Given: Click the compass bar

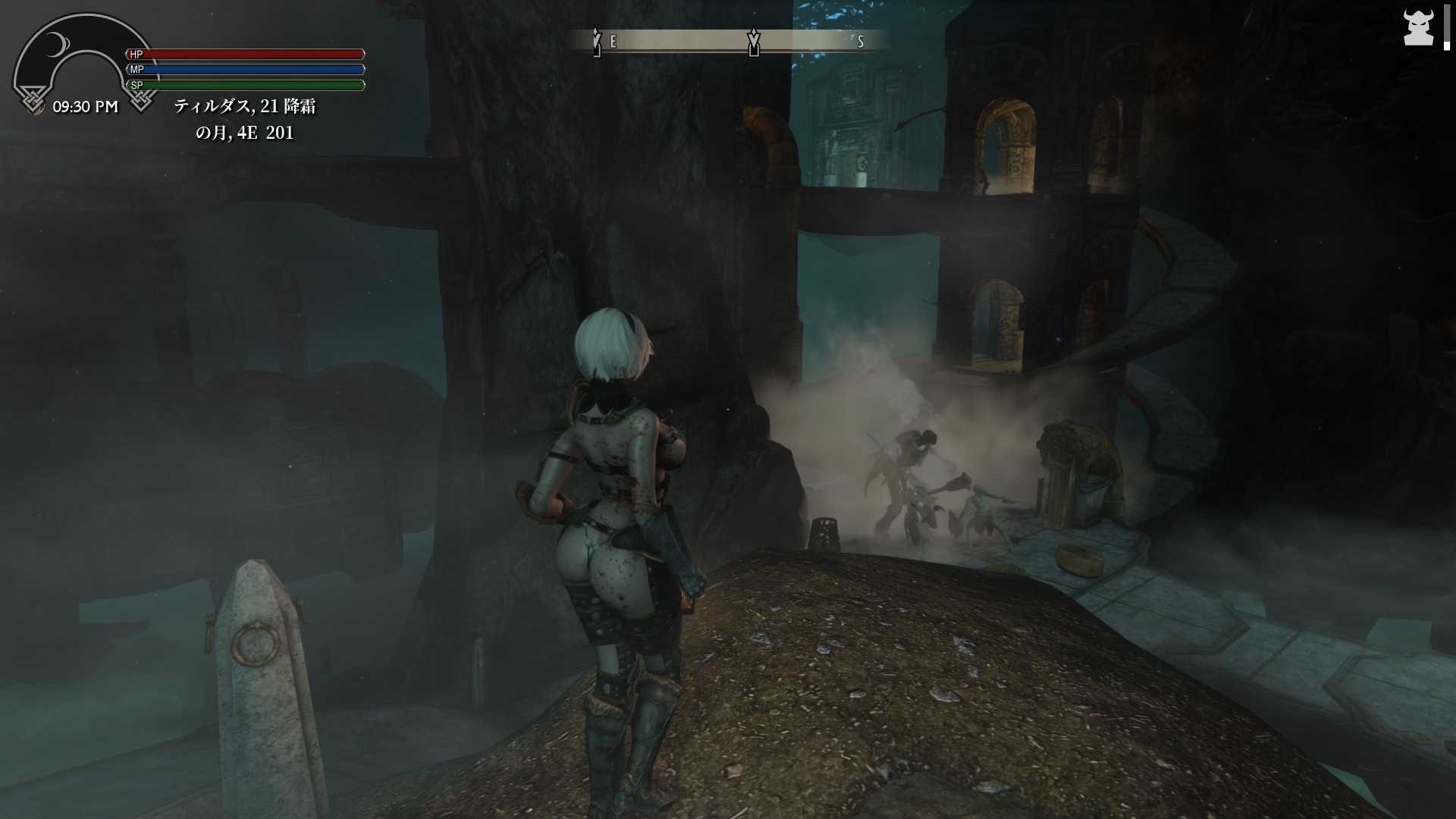Looking at the screenshot, I should pos(730,41).
